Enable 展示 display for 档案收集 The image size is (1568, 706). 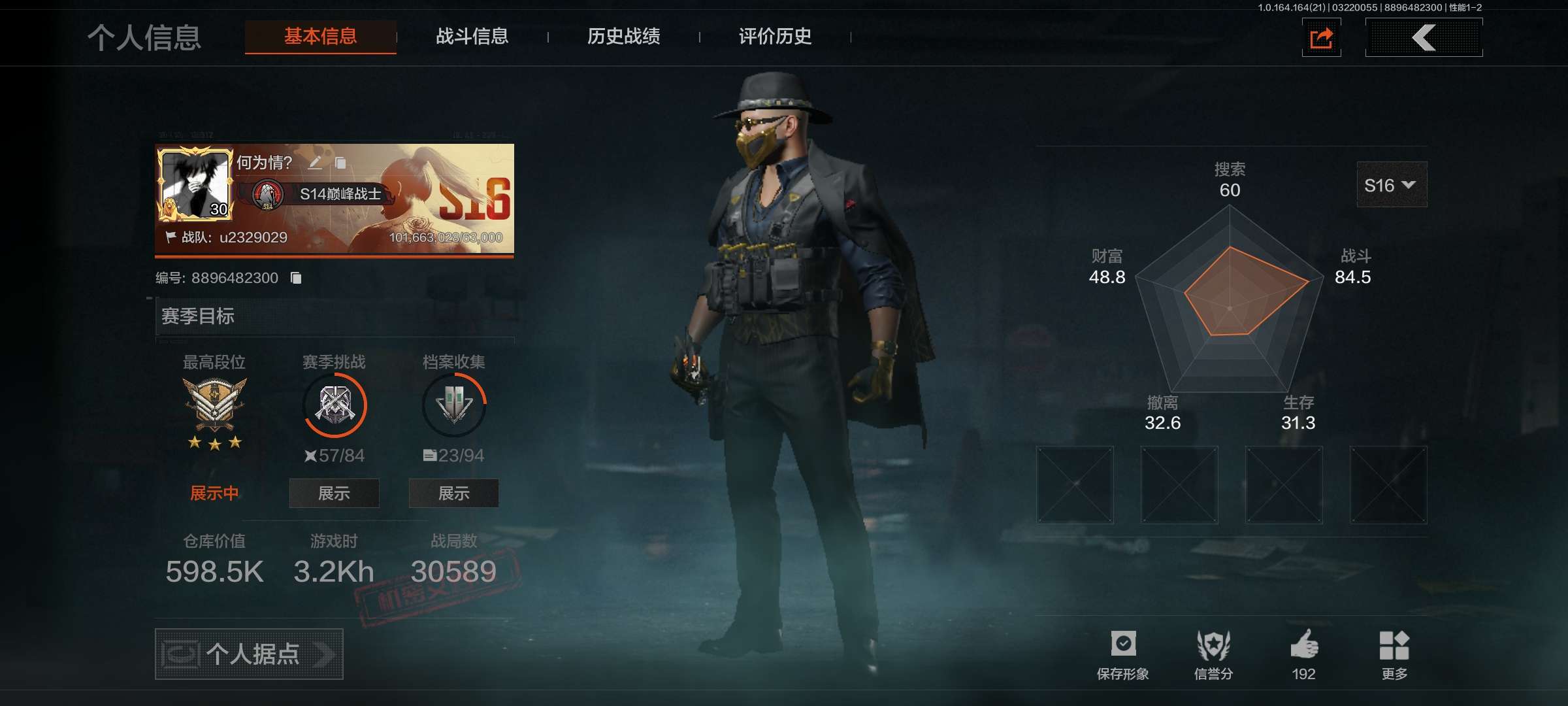coord(453,494)
